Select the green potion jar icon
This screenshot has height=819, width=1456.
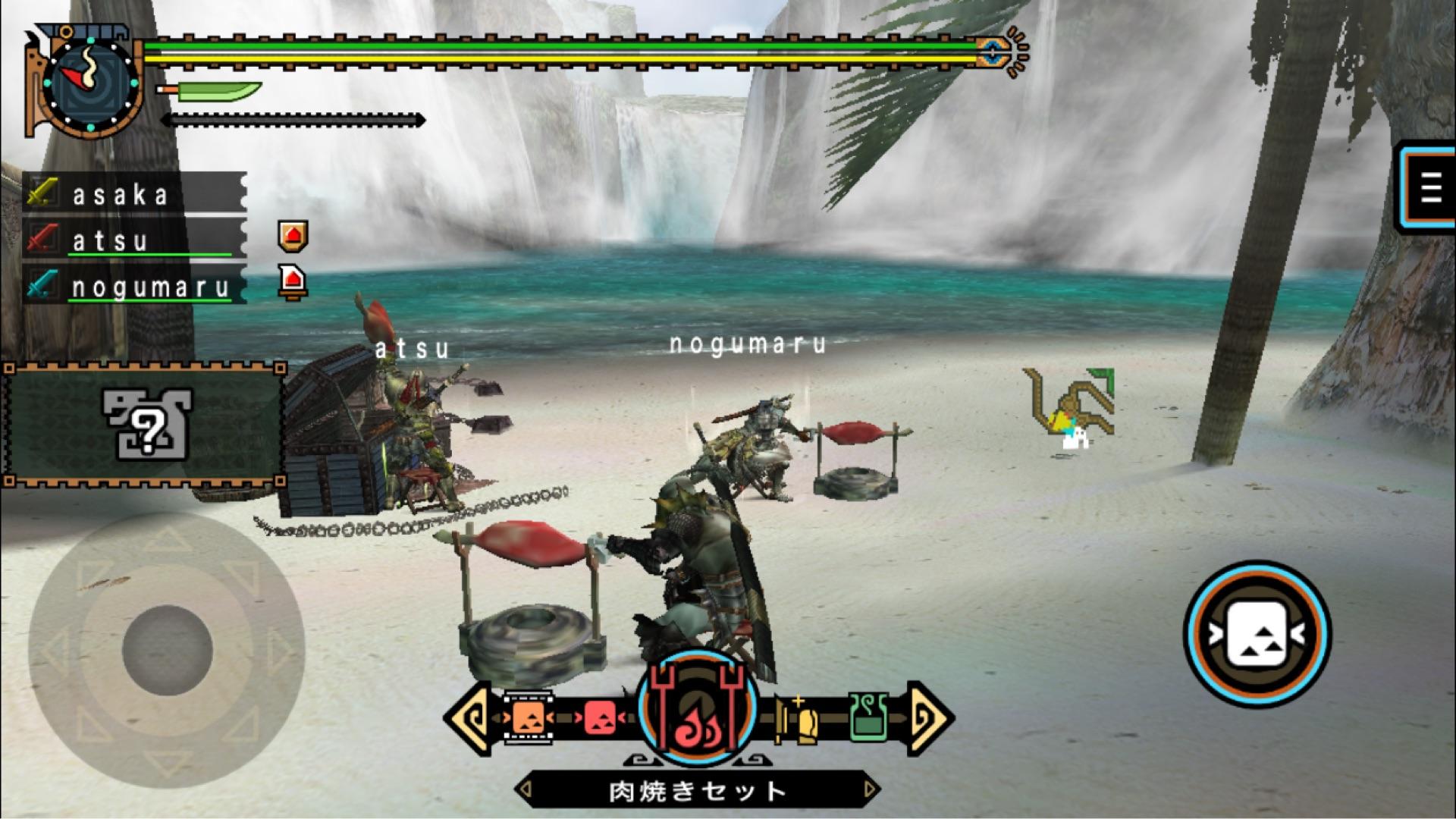[x=869, y=717]
